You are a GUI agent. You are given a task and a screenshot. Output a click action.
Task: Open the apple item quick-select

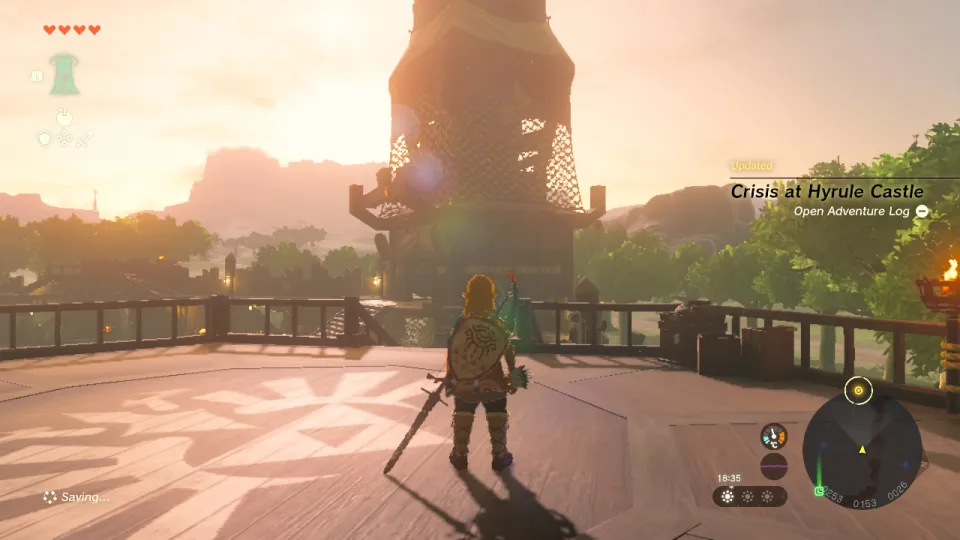[64, 117]
